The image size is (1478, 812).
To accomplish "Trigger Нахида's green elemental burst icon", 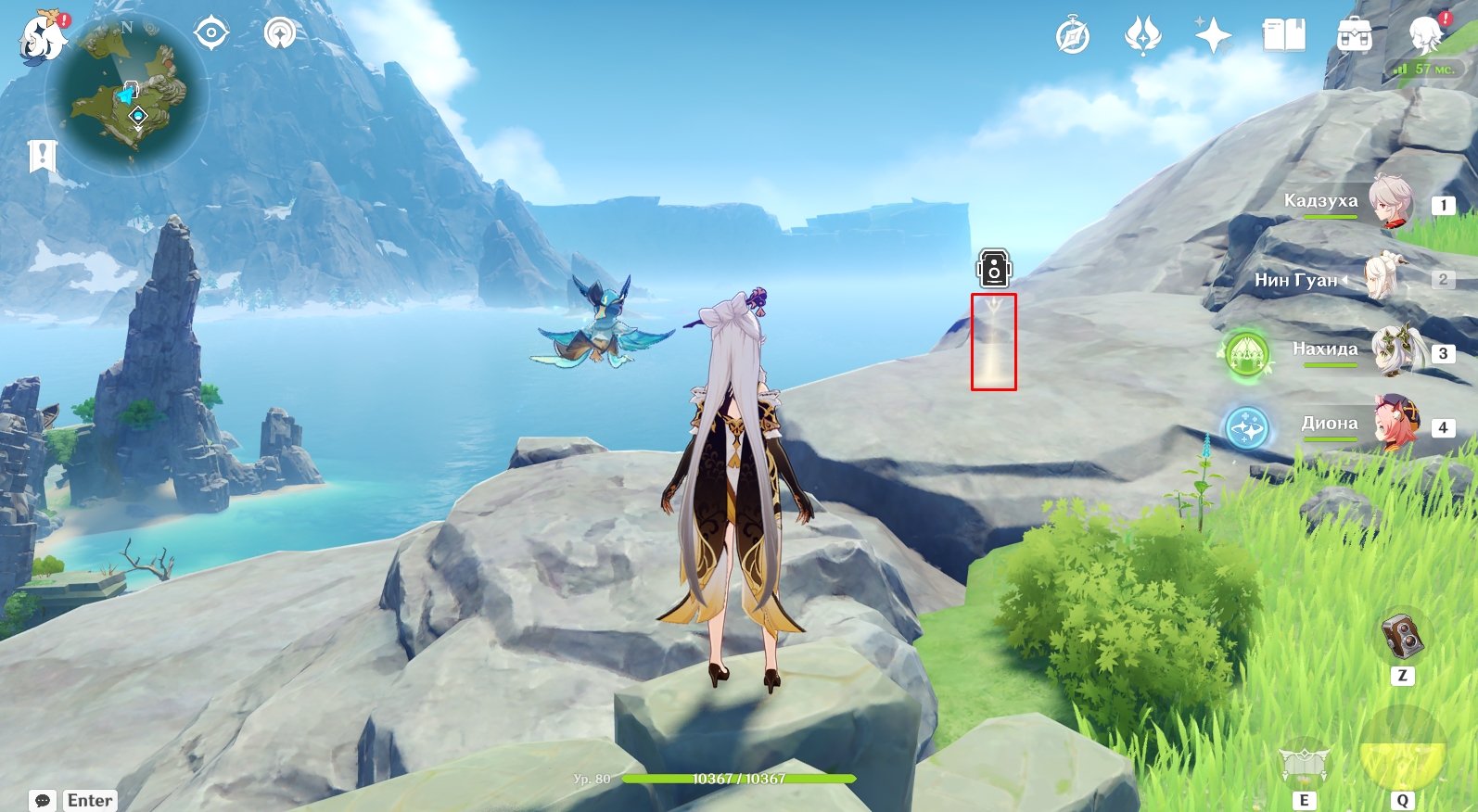I will point(1246,353).
